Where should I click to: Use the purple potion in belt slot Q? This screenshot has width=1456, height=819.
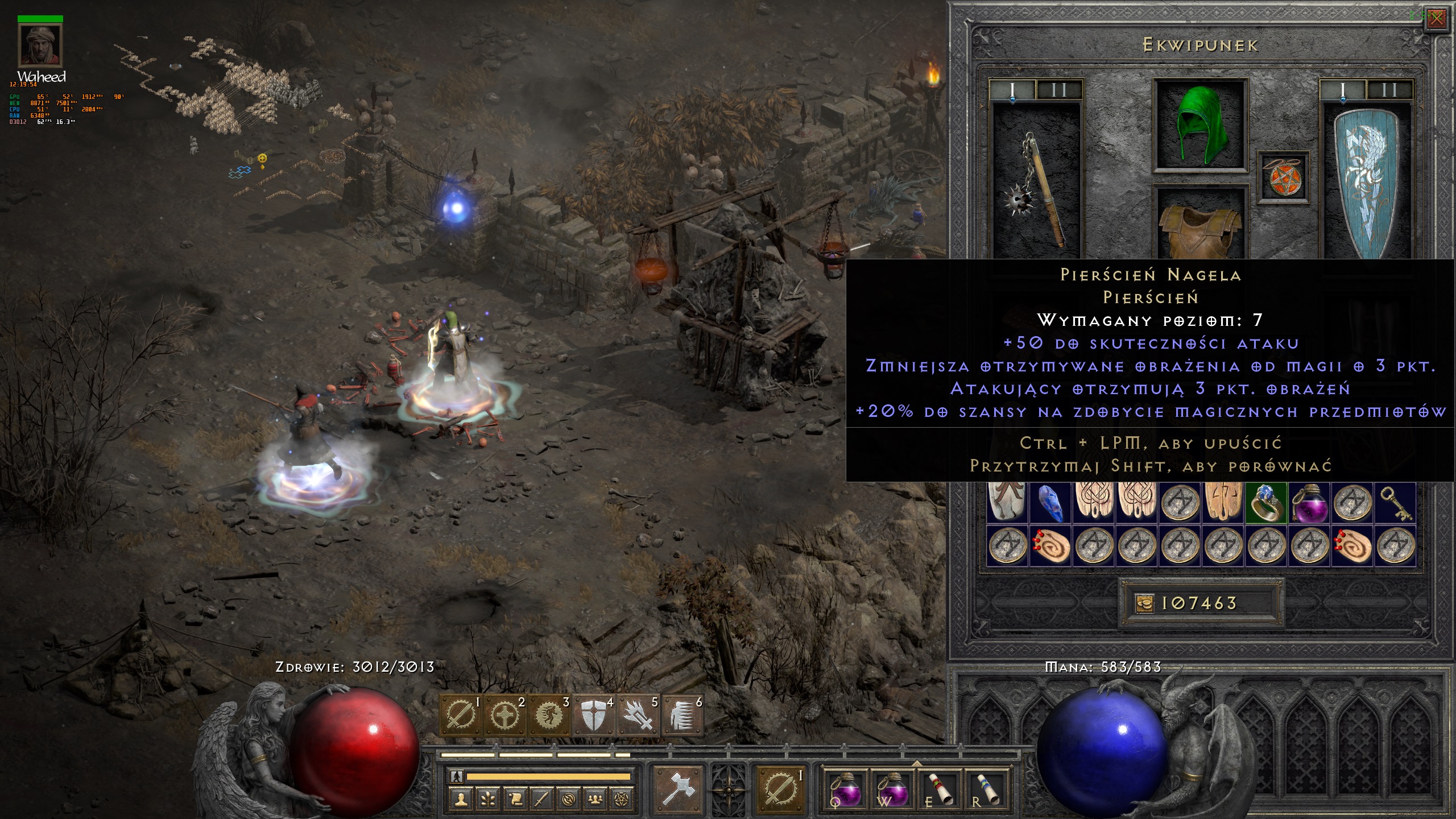point(844,789)
